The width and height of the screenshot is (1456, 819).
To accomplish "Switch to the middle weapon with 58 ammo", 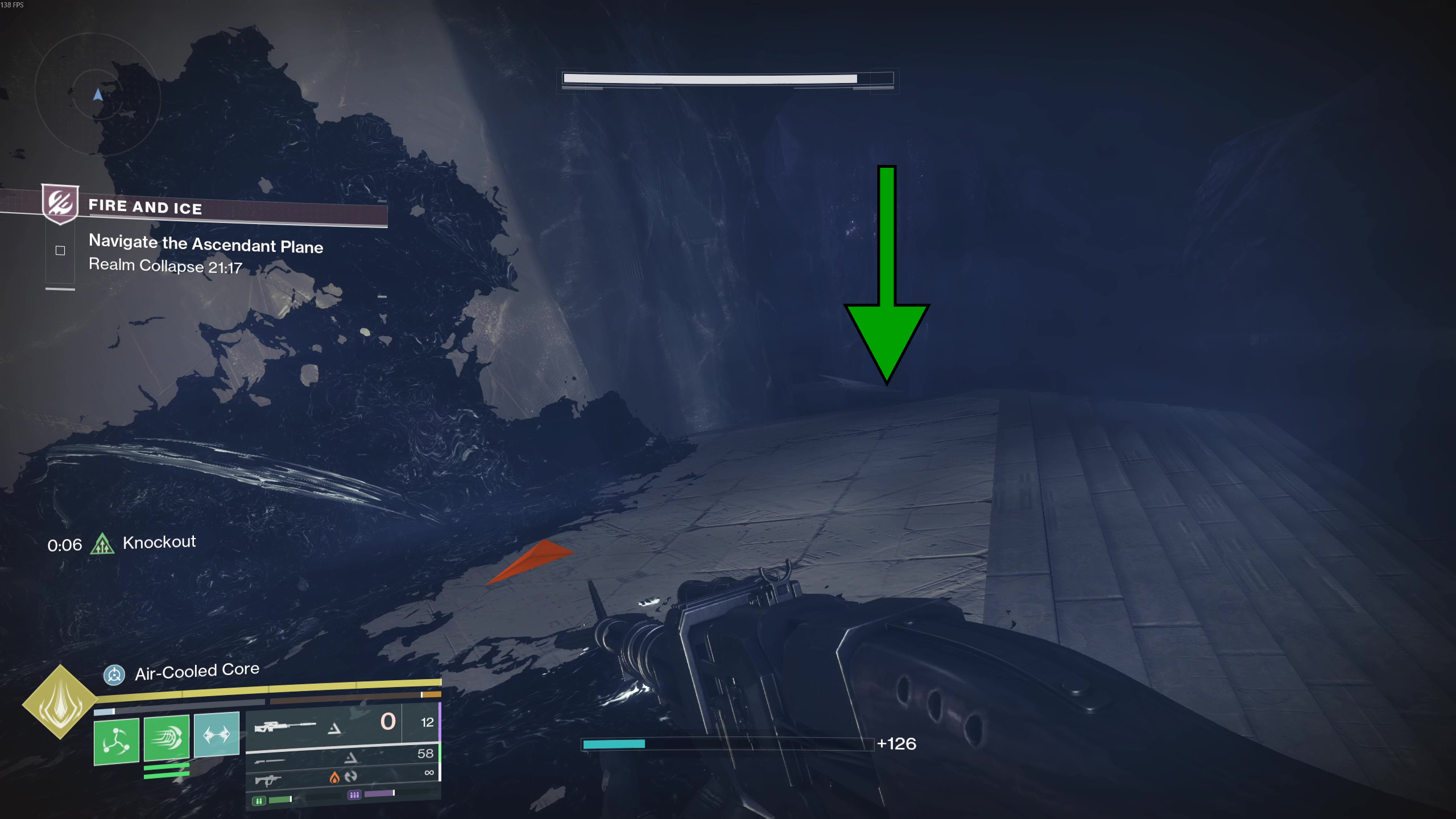I will tap(341, 757).
